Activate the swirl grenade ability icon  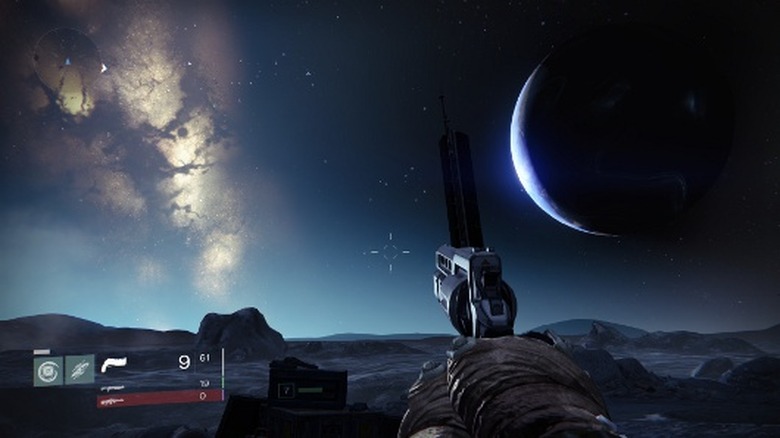48,370
